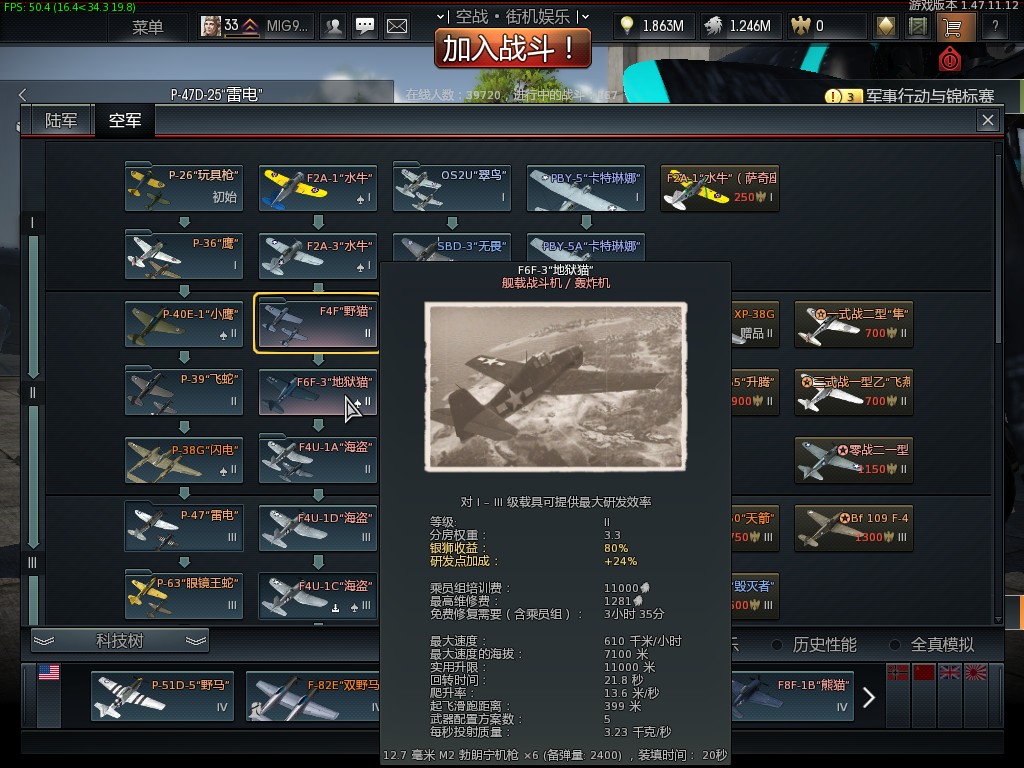Switch to the 陆军 army tab
The height and width of the screenshot is (768, 1024).
[61, 121]
